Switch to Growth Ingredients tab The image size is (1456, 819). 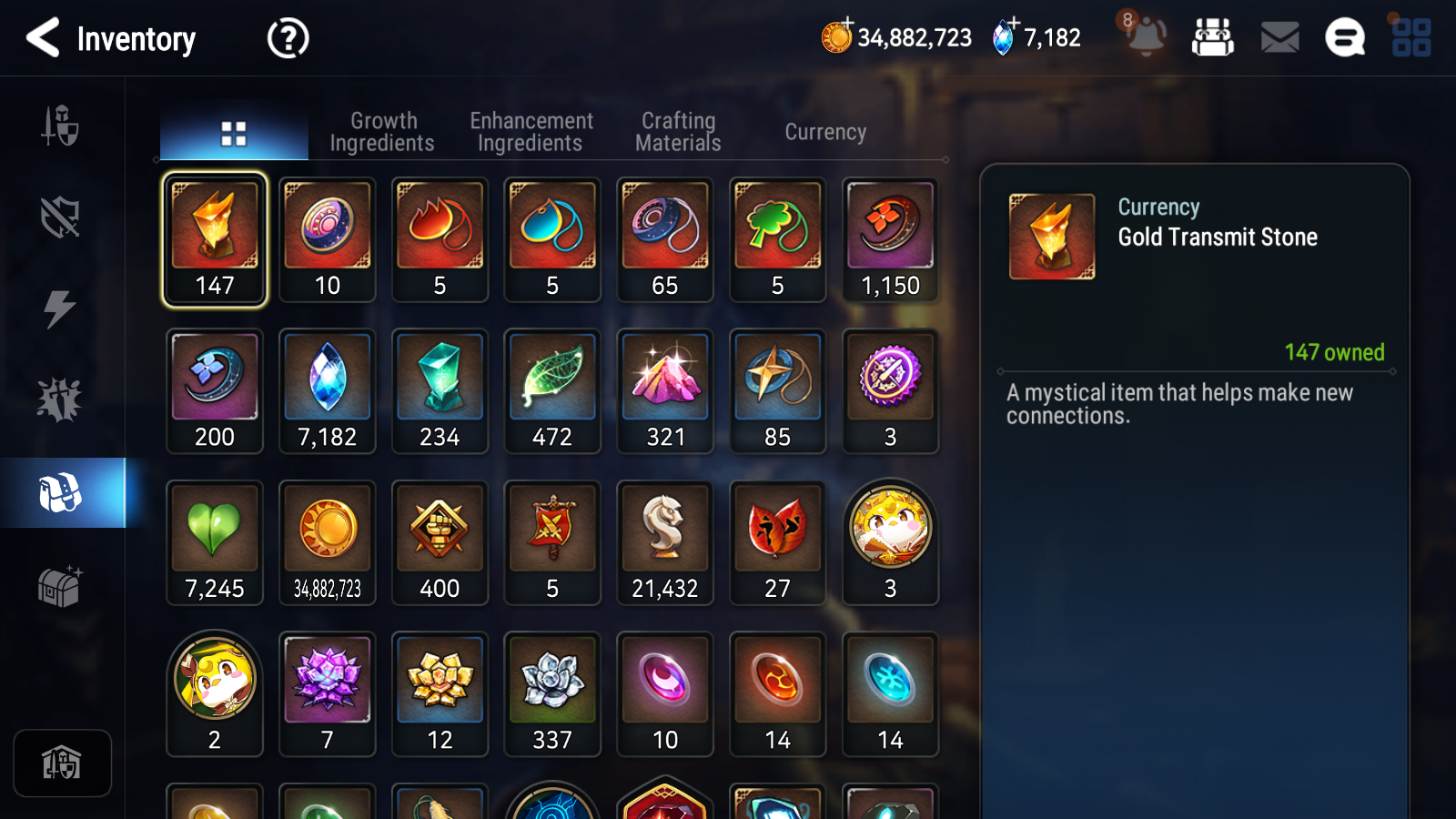382,132
